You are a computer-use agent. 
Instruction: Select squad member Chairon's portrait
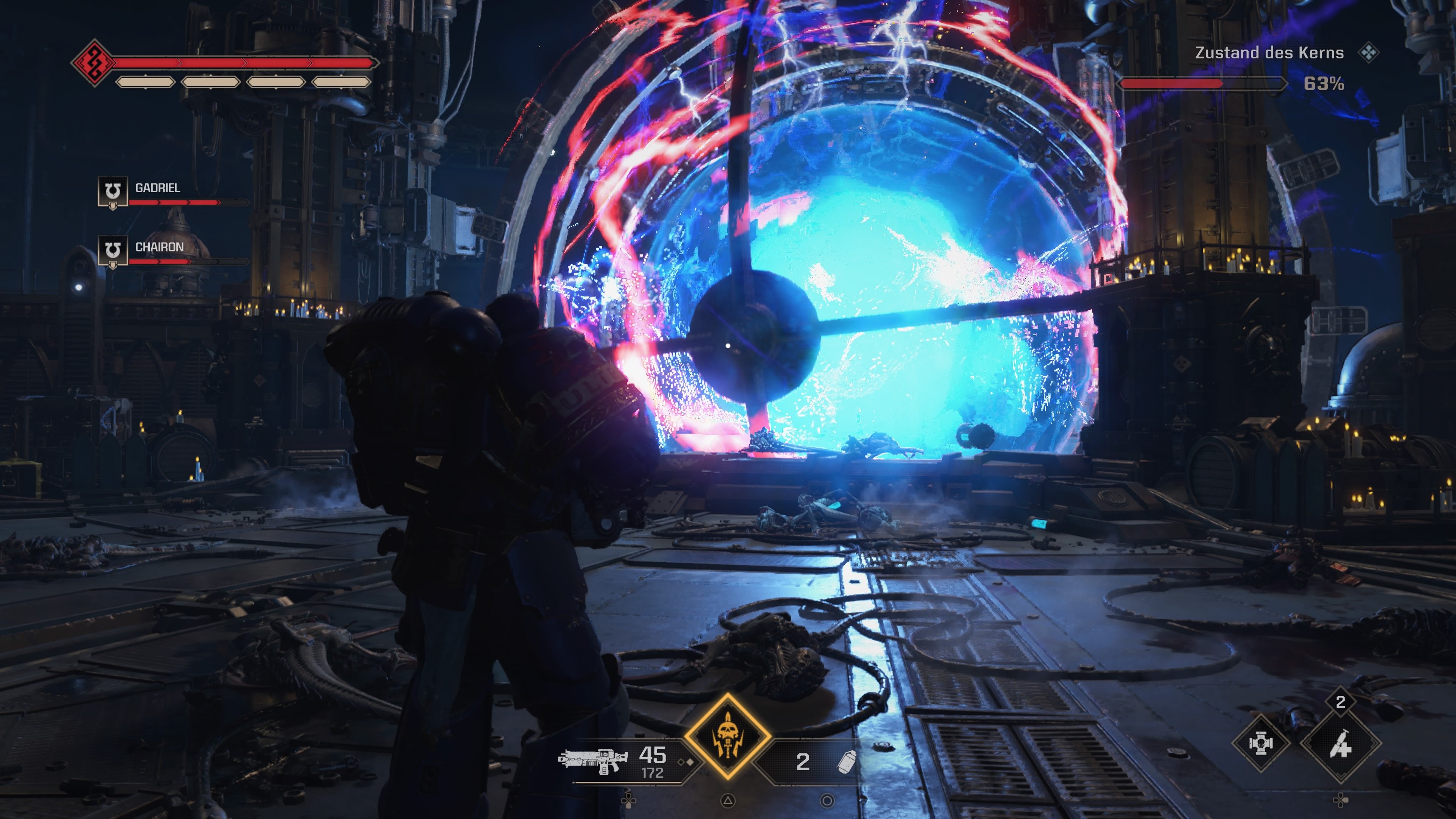(x=113, y=251)
